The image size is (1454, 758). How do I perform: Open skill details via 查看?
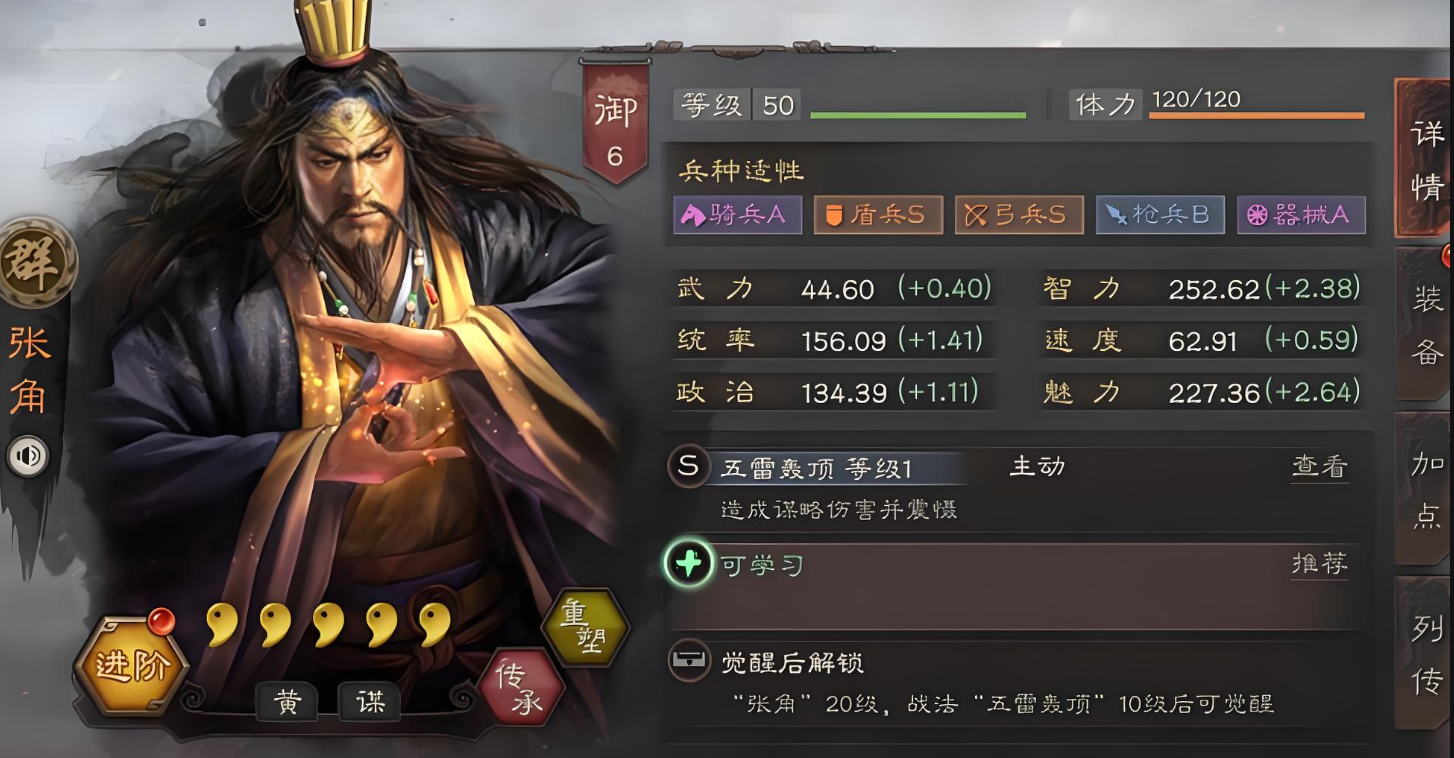coord(1319,466)
